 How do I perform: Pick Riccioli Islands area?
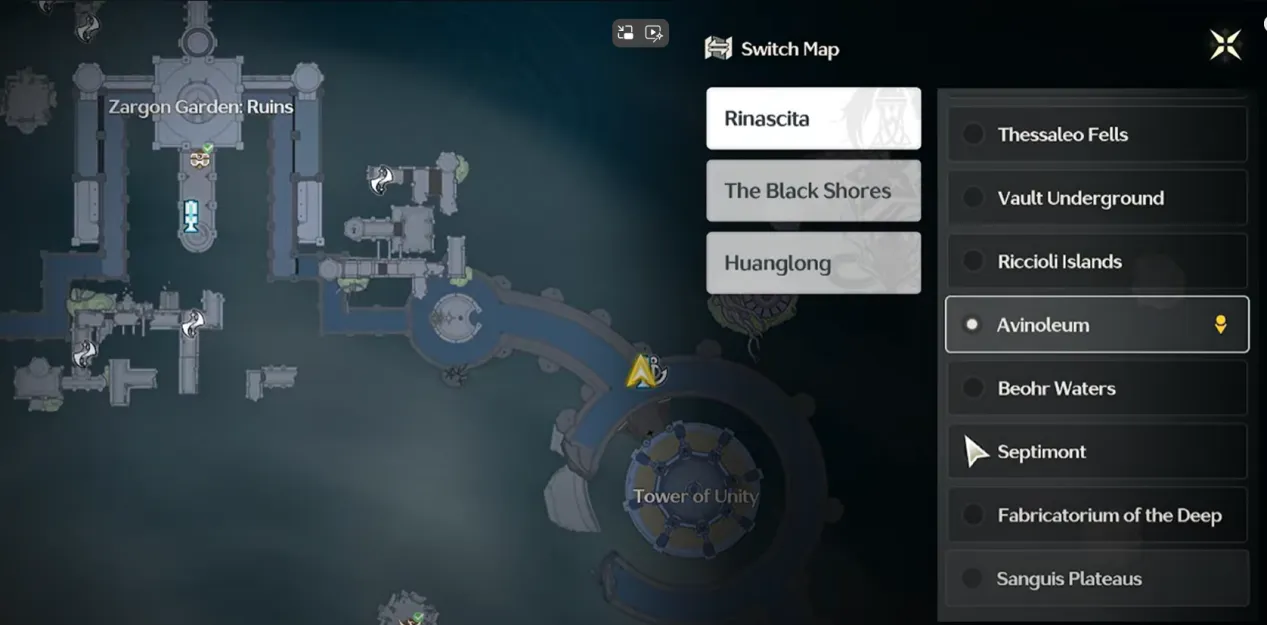tap(1096, 261)
